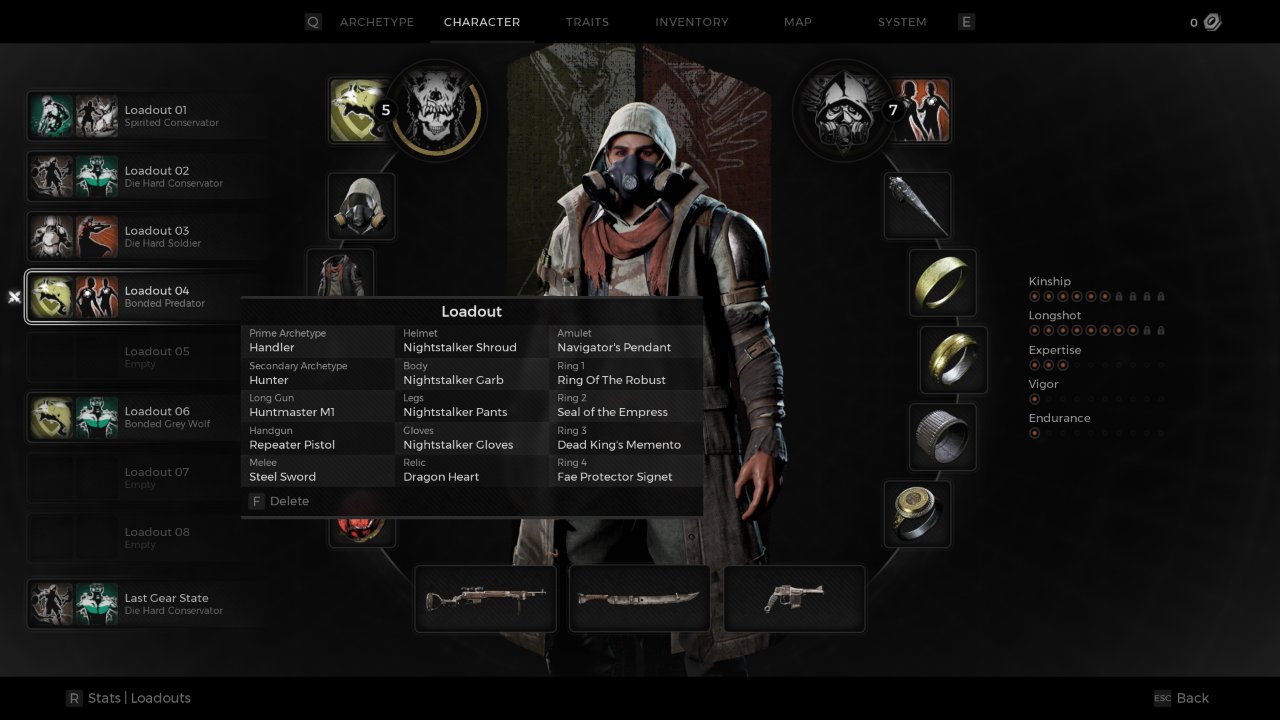Viewport: 1280px width, 720px height.
Task: Click the Huntmaster M1 weapon thumbnail
Action: 485,598
